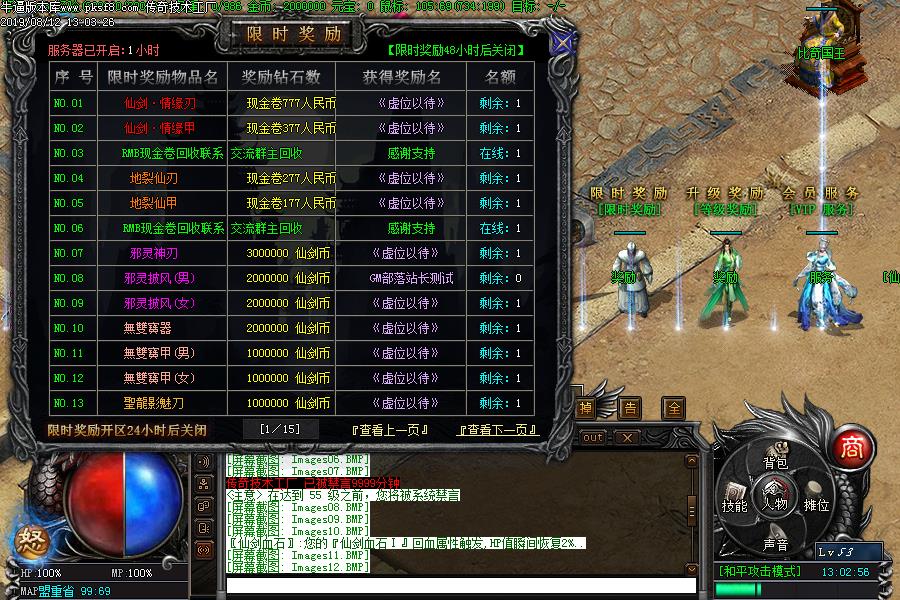Click the 全 button
This screenshot has height=600, width=900.
(x=675, y=408)
